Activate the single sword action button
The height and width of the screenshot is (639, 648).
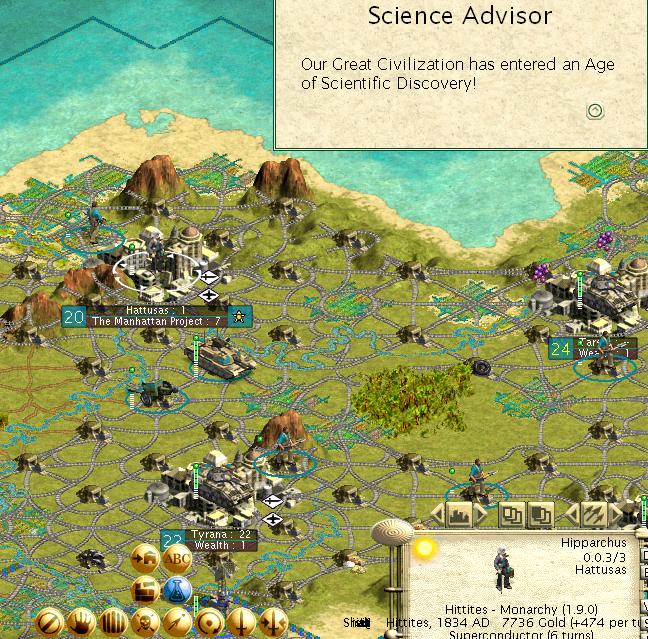(241, 623)
